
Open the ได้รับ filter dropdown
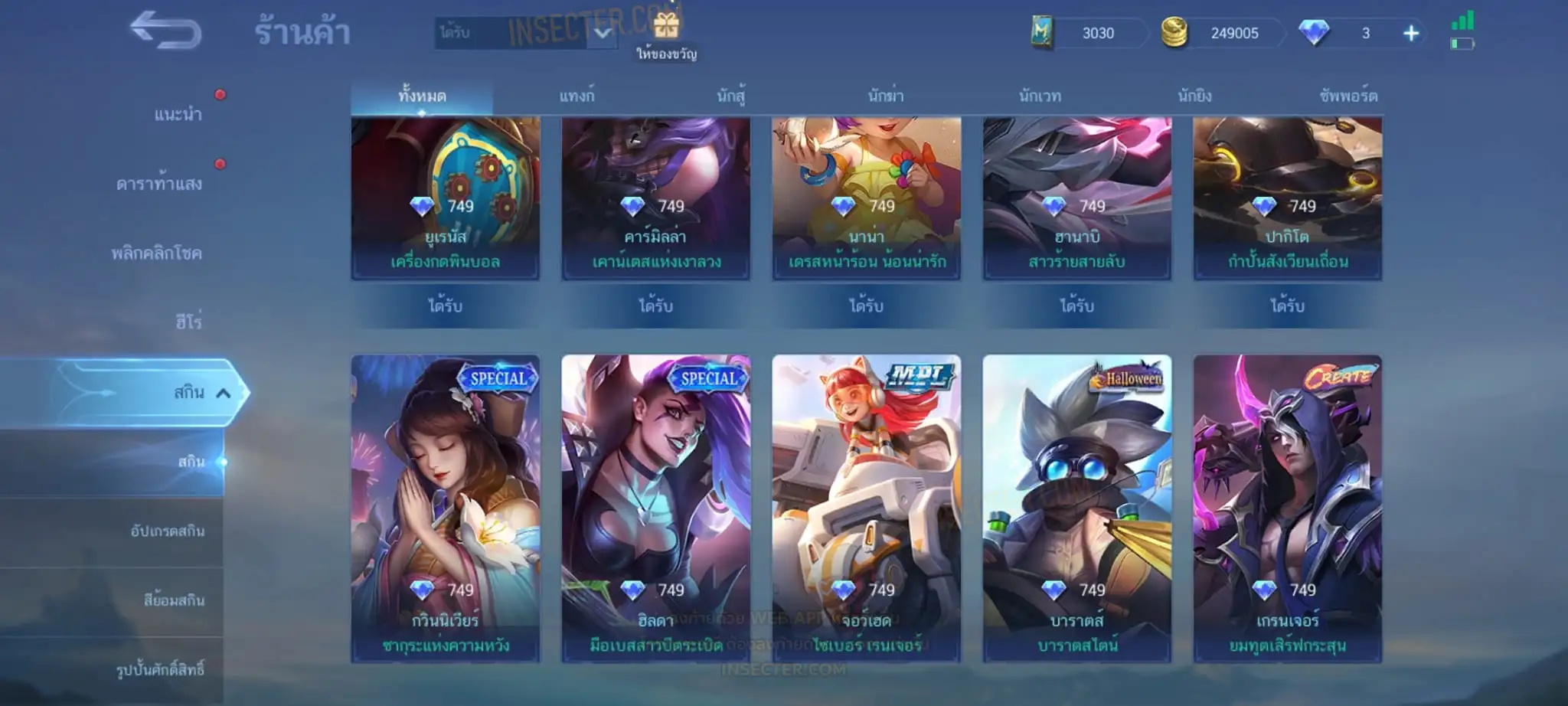(603, 33)
